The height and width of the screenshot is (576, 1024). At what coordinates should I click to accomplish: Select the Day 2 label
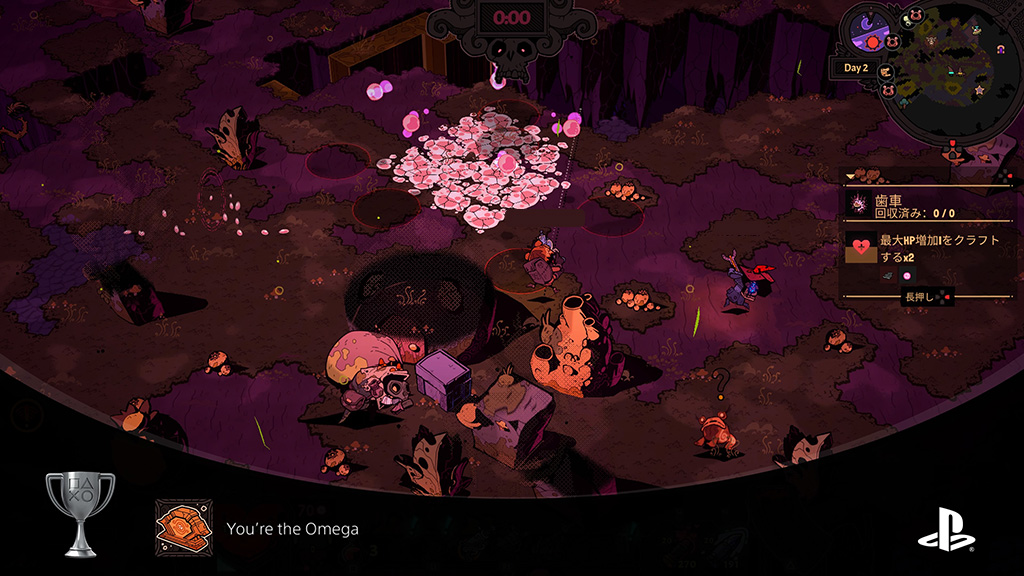pos(855,68)
